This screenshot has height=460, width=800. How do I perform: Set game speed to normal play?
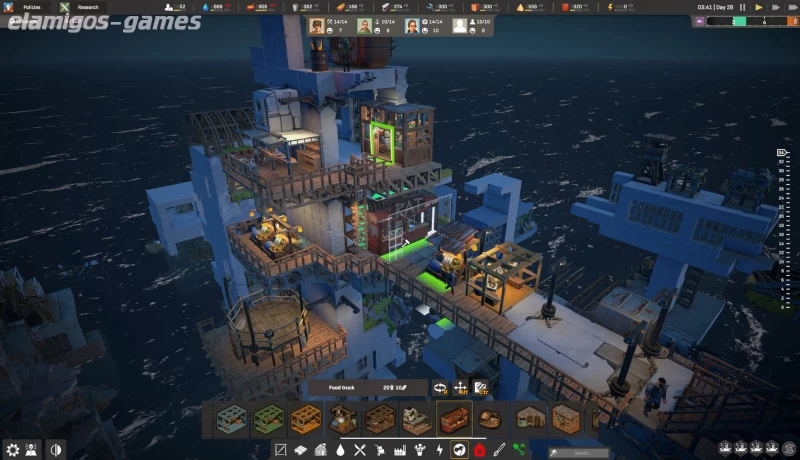(759, 7)
